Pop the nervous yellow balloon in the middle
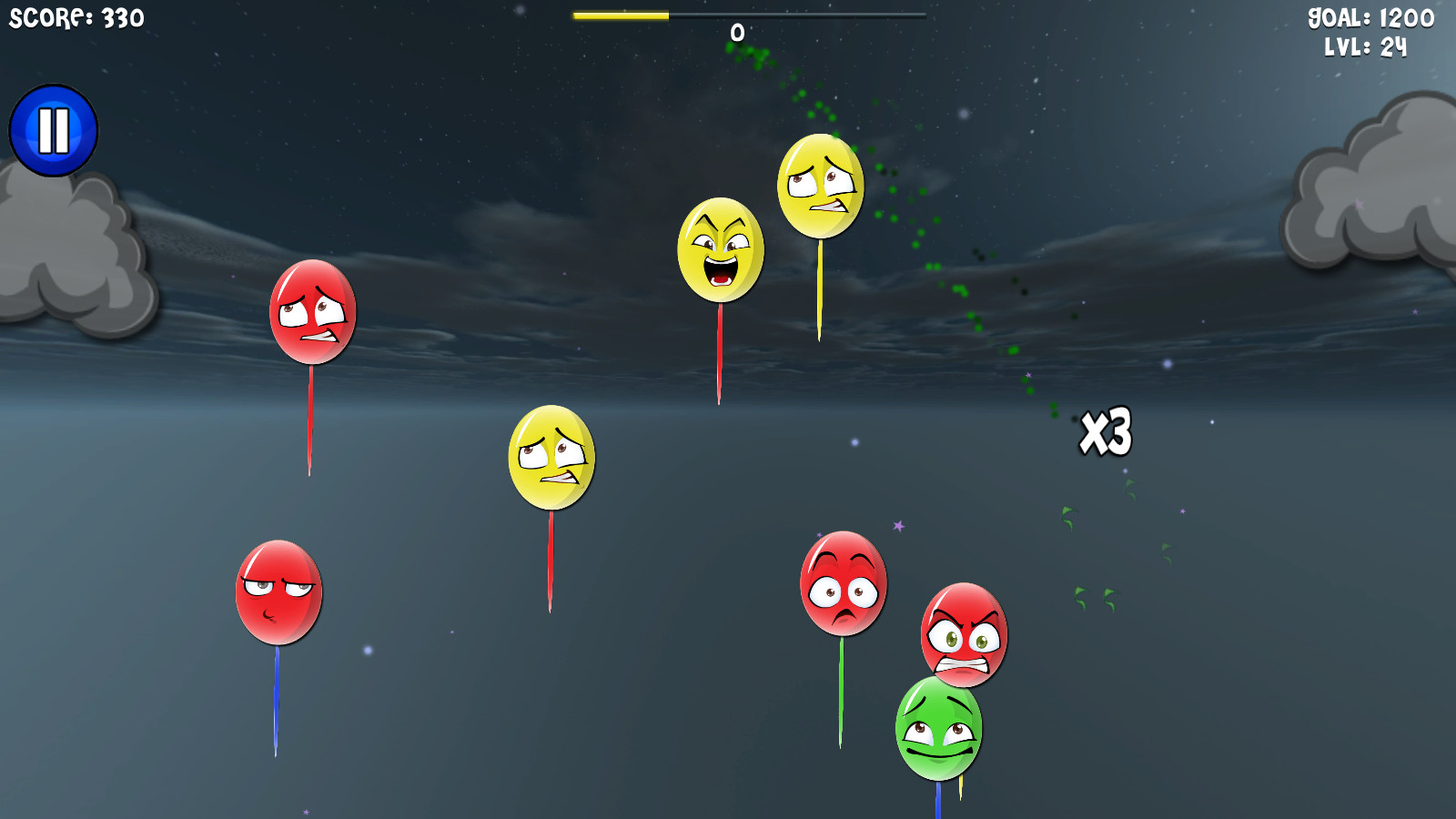This screenshot has height=819, width=1456. pyautogui.click(x=551, y=458)
